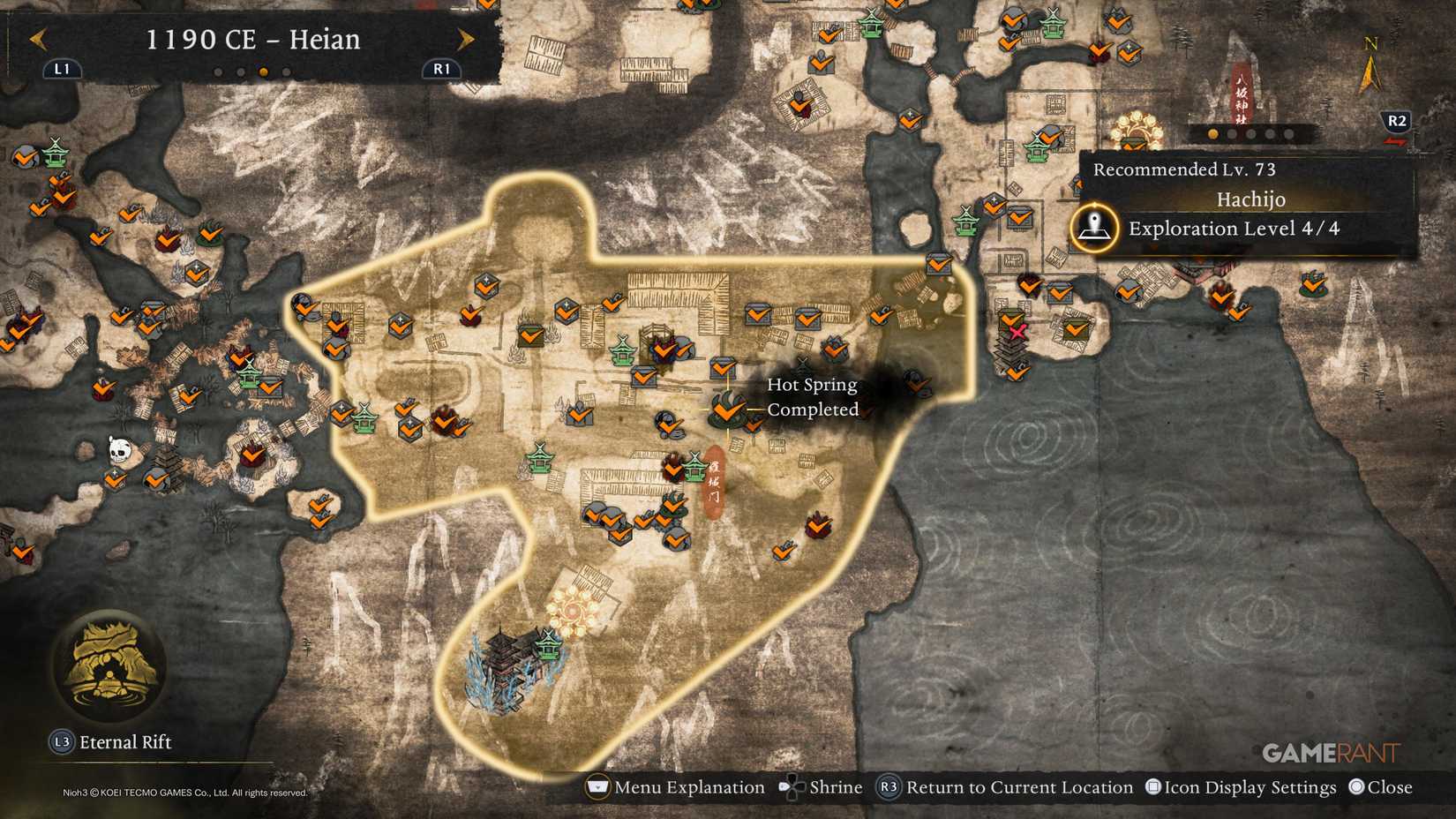The width and height of the screenshot is (1456, 819).
Task: Open Menu Explanation from the bottom bar
Action: point(598,786)
